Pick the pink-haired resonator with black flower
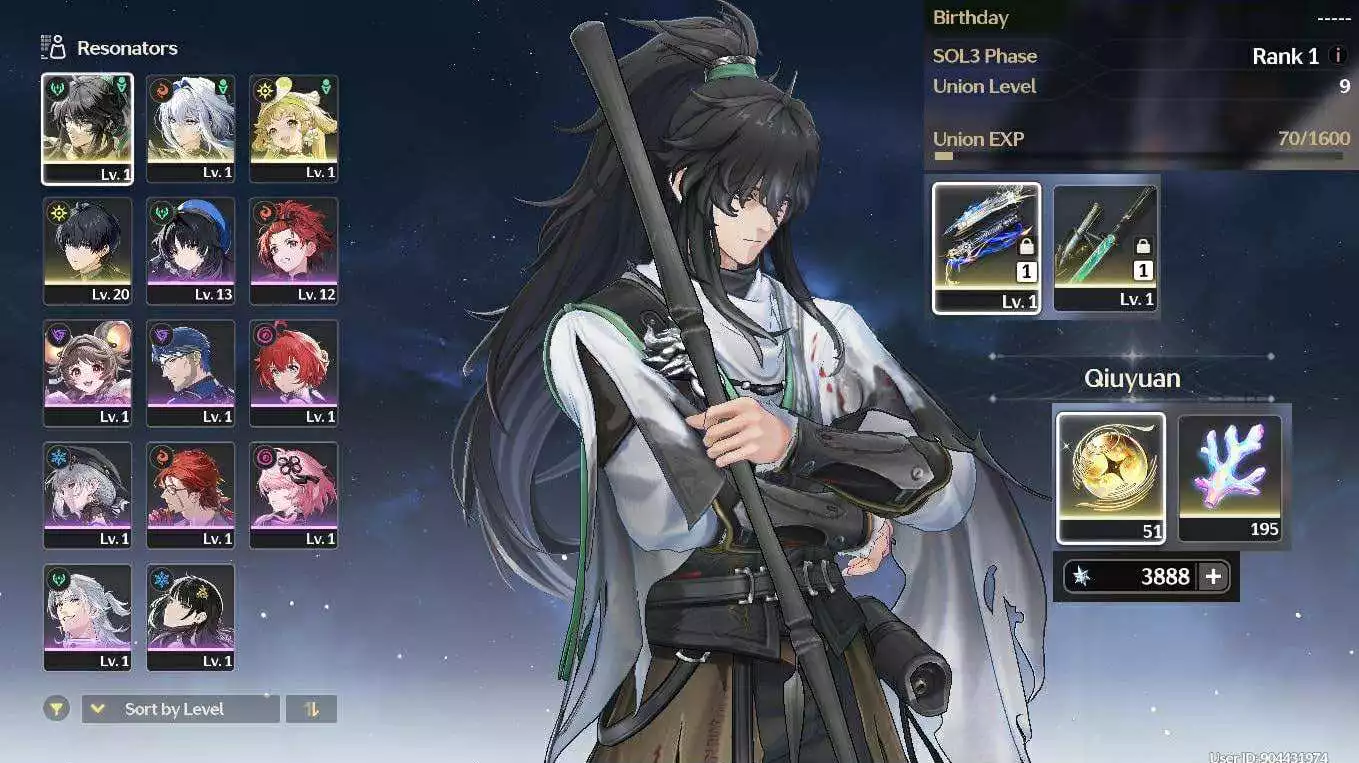Screen dimensions: 1359x763 click(x=293, y=495)
